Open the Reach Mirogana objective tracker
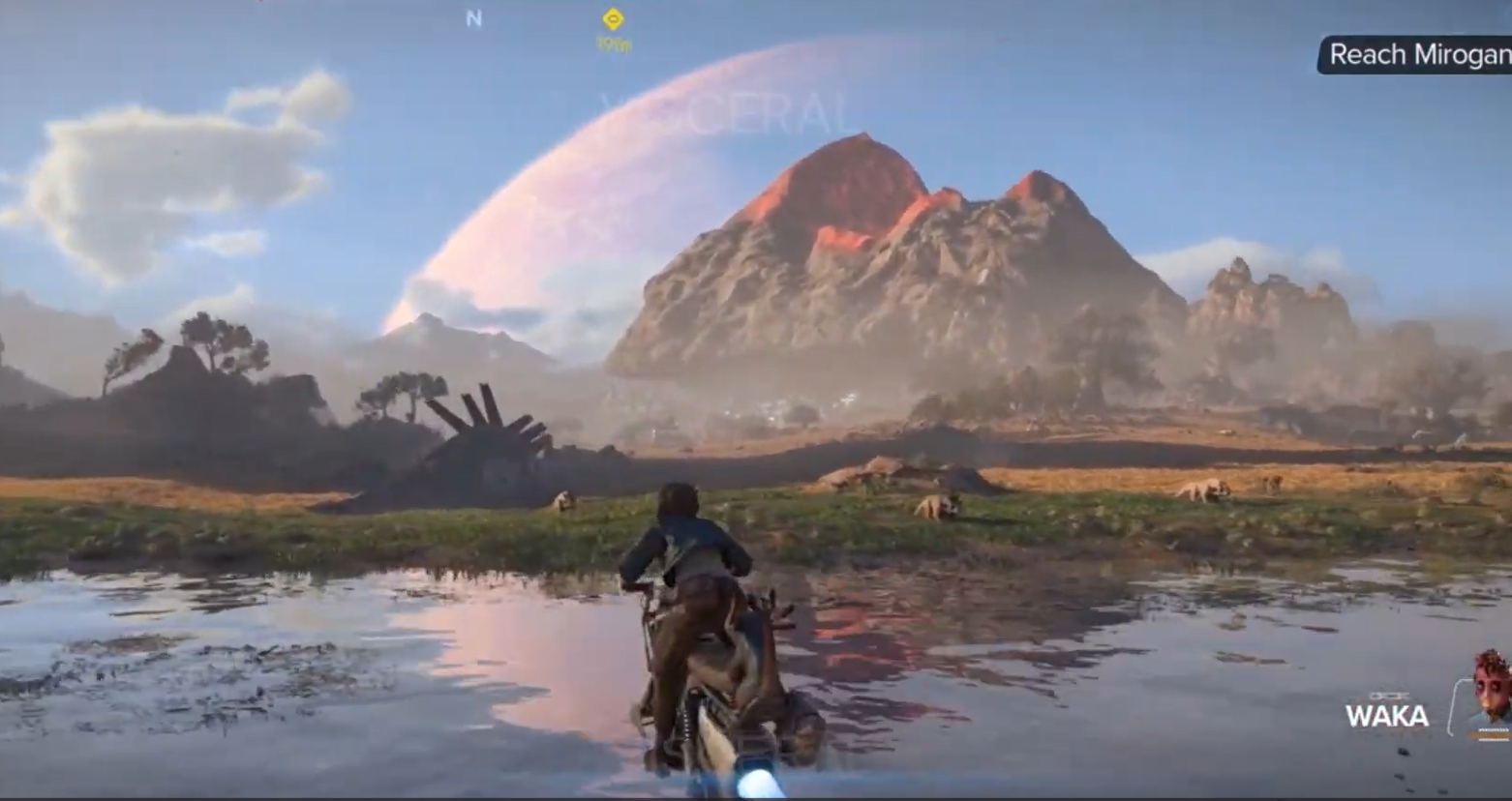Viewport: 1512px width, 801px height. (x=1417, y=55)
